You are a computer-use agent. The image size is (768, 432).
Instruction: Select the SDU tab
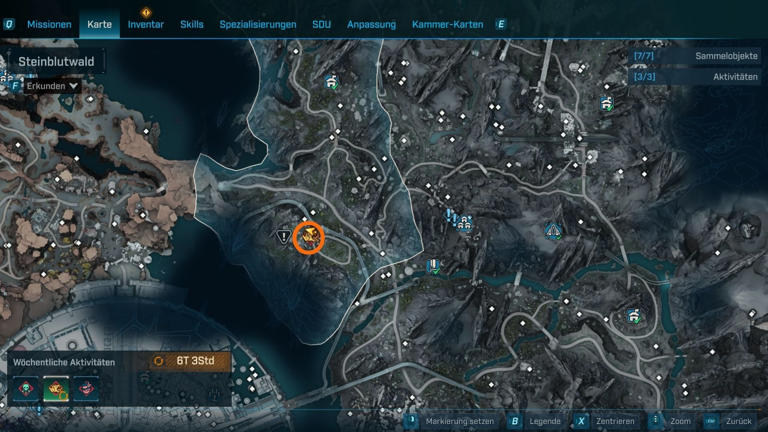(321, 24)
